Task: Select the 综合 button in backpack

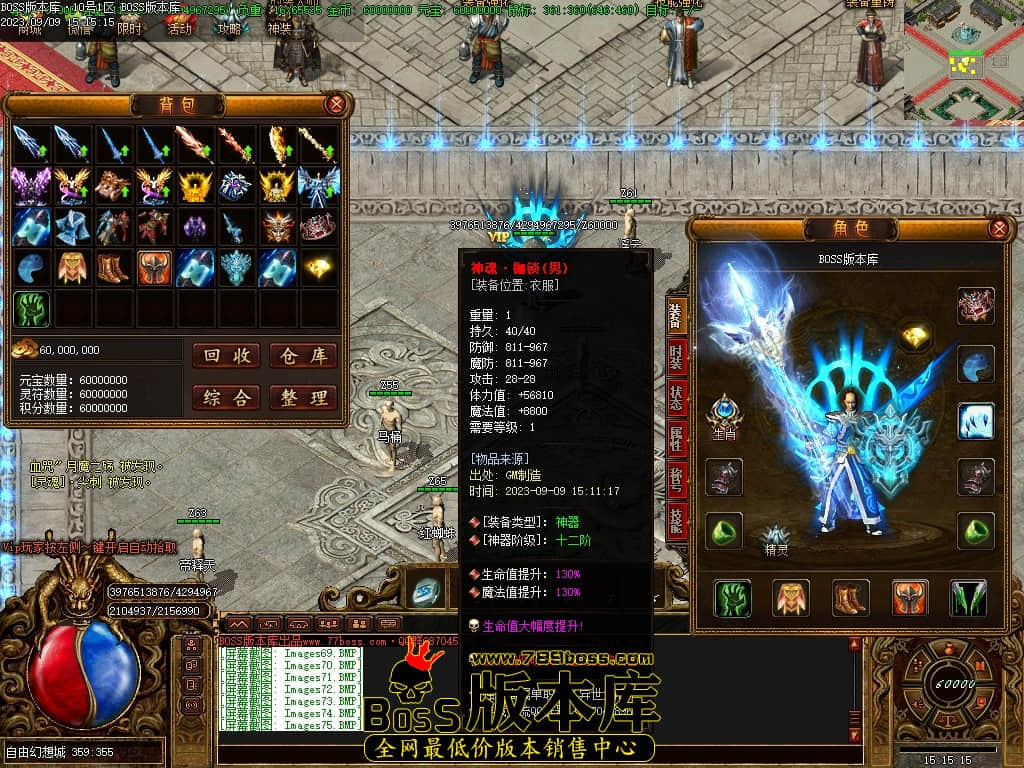Action: (x=226, y=397)
